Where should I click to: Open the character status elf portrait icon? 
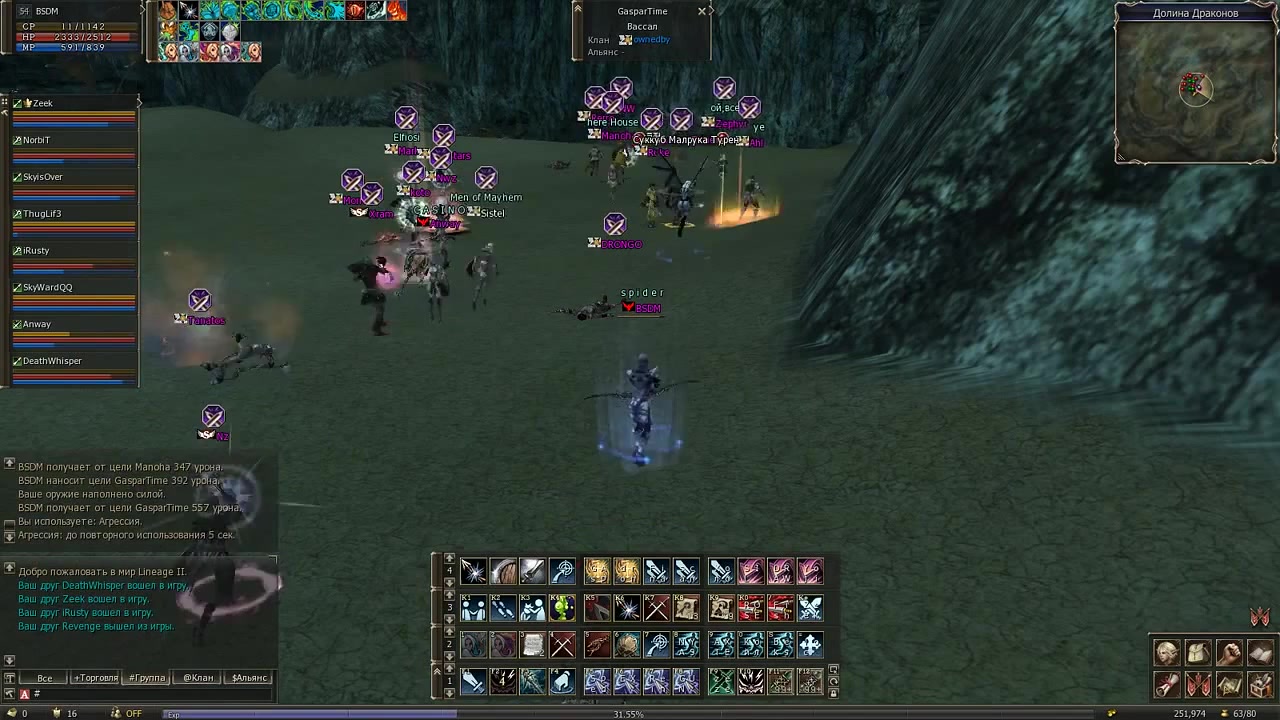(1167, 653)
